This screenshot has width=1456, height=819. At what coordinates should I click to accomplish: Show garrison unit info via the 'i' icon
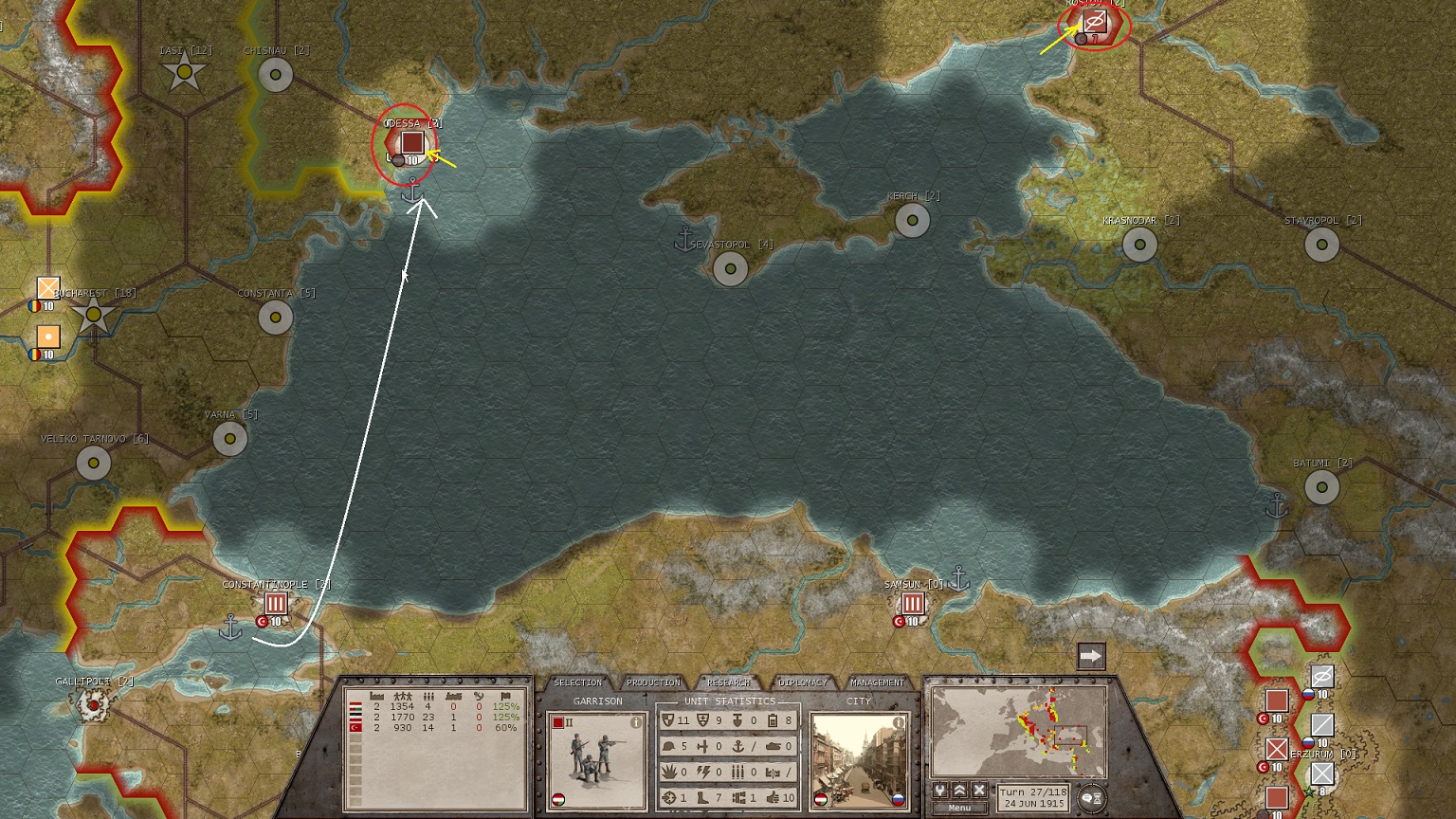point(636,722)
